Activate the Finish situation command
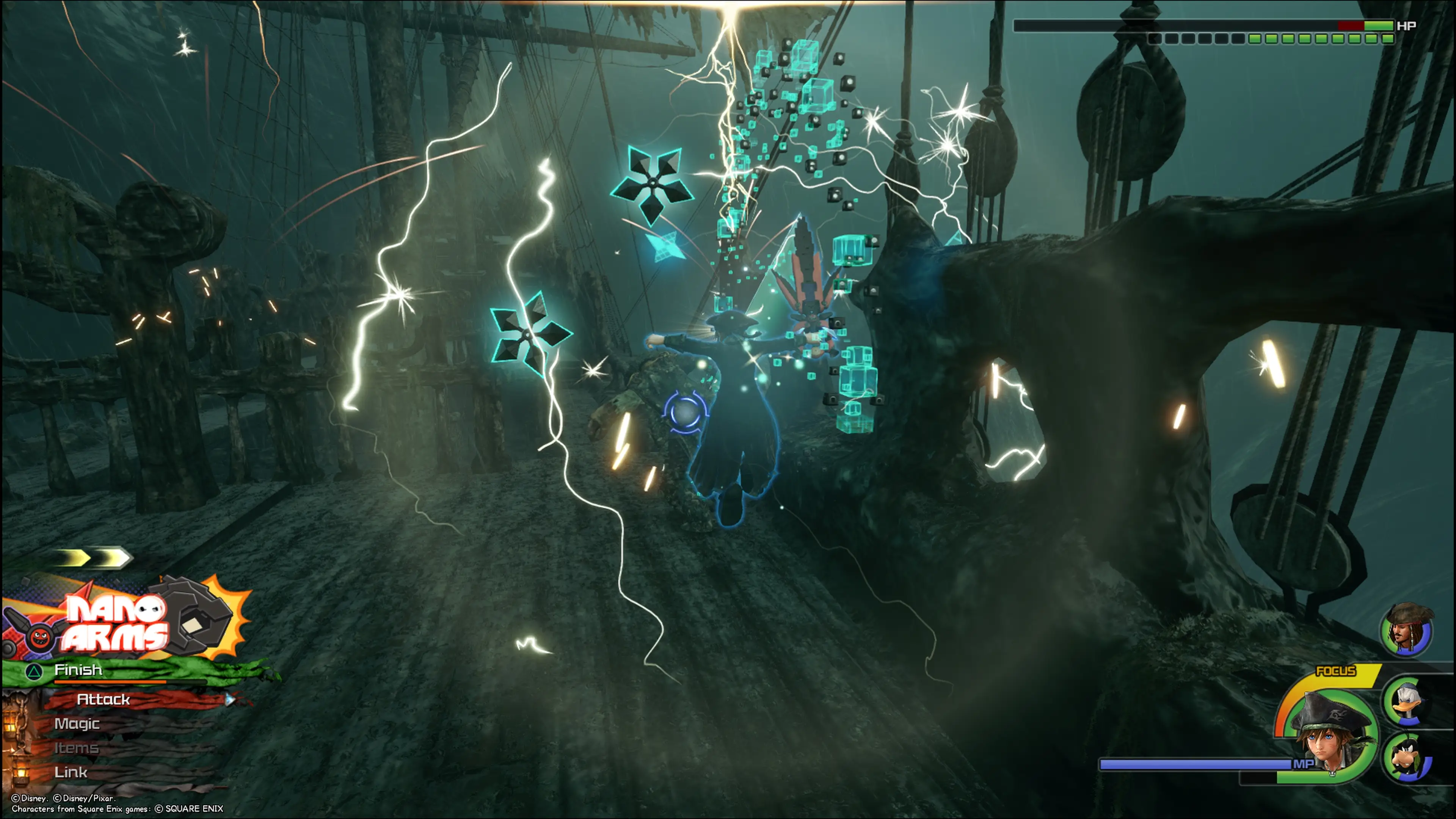 pyautogui.click(x=78, y=670)
